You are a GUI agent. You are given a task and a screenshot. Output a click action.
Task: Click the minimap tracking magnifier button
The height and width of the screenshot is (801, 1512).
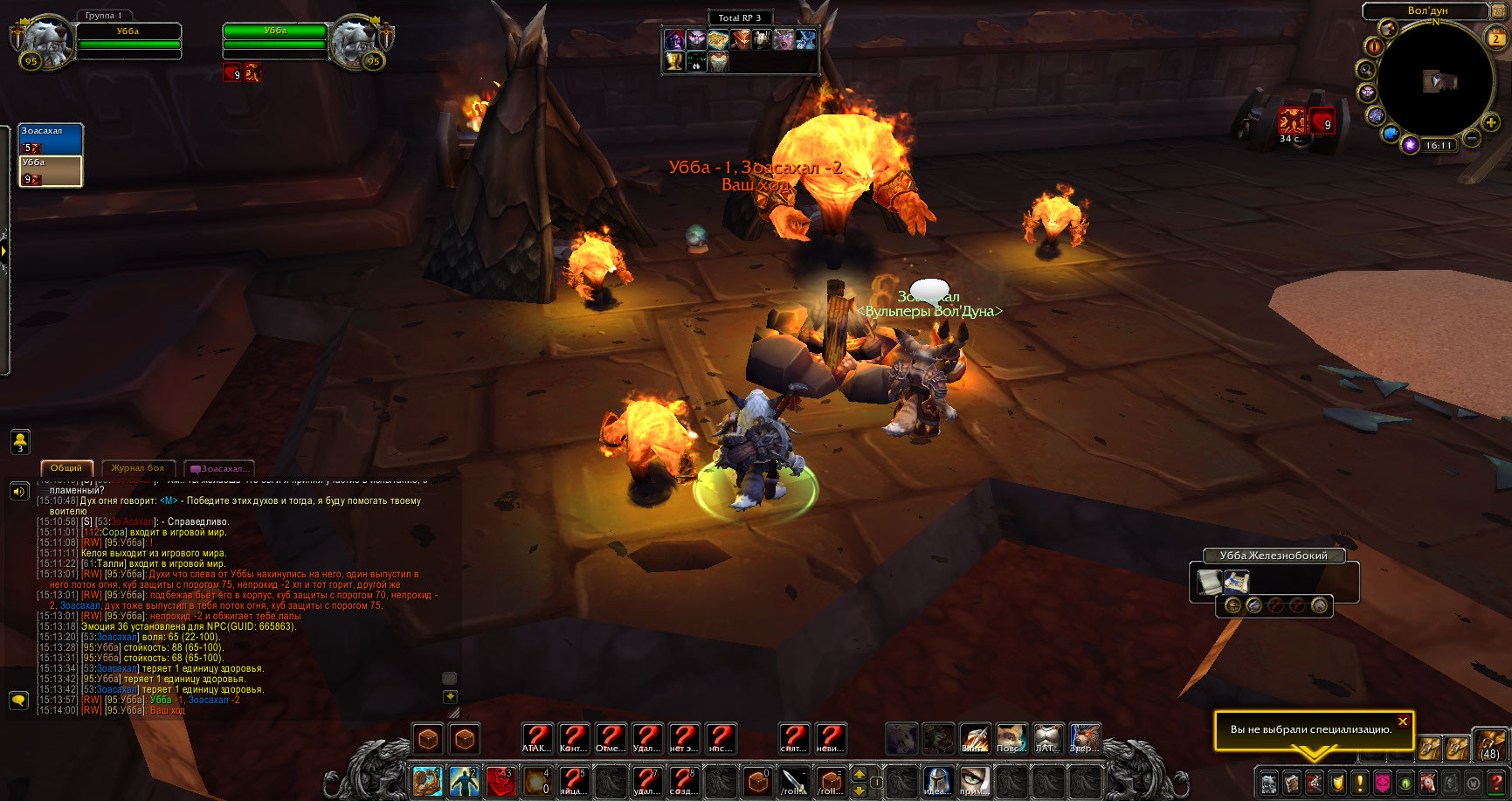pyautogui.click(x=1364, y=70)
